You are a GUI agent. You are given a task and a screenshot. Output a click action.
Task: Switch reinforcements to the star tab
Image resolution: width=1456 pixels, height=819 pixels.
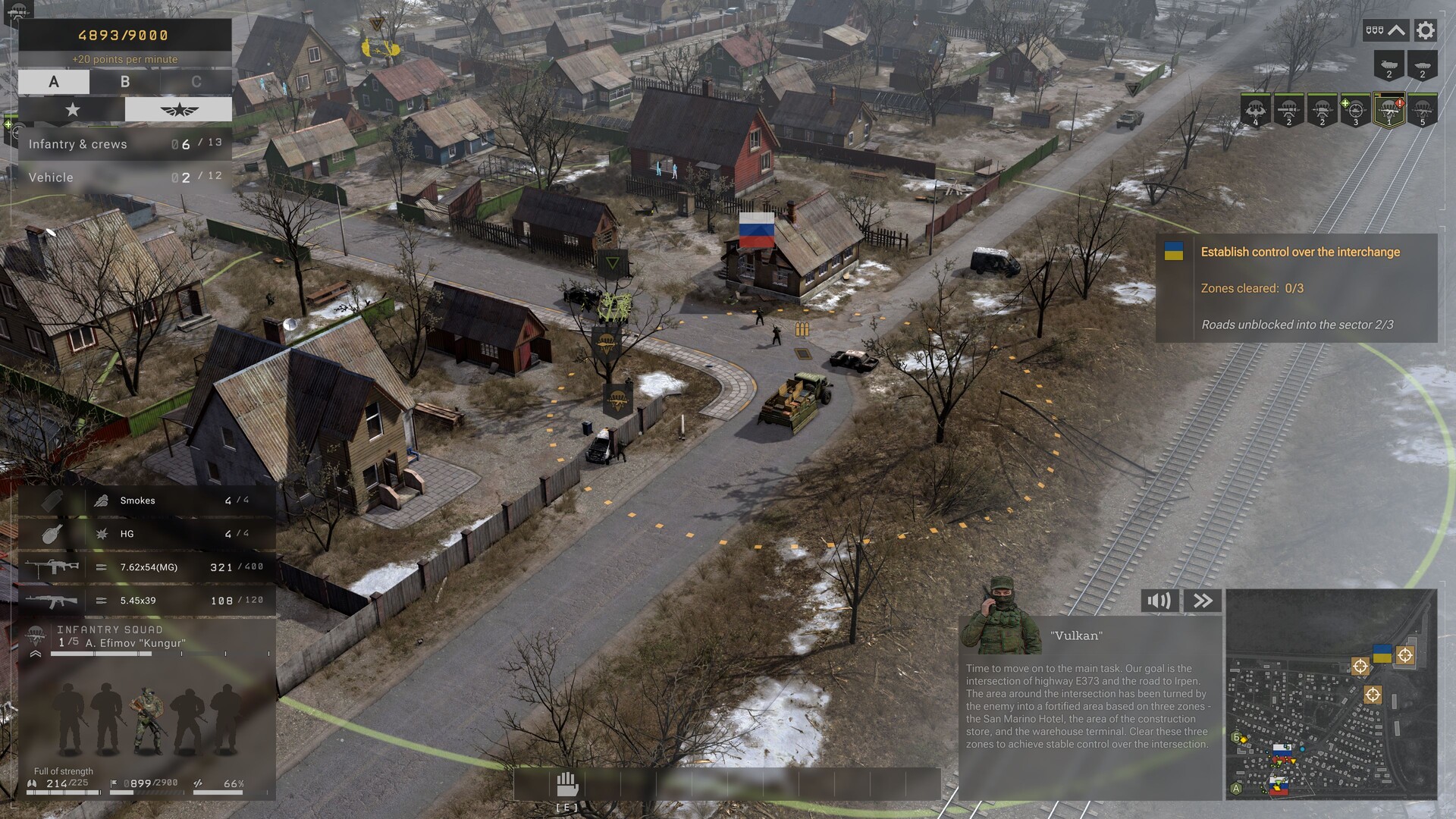(71, 109)
